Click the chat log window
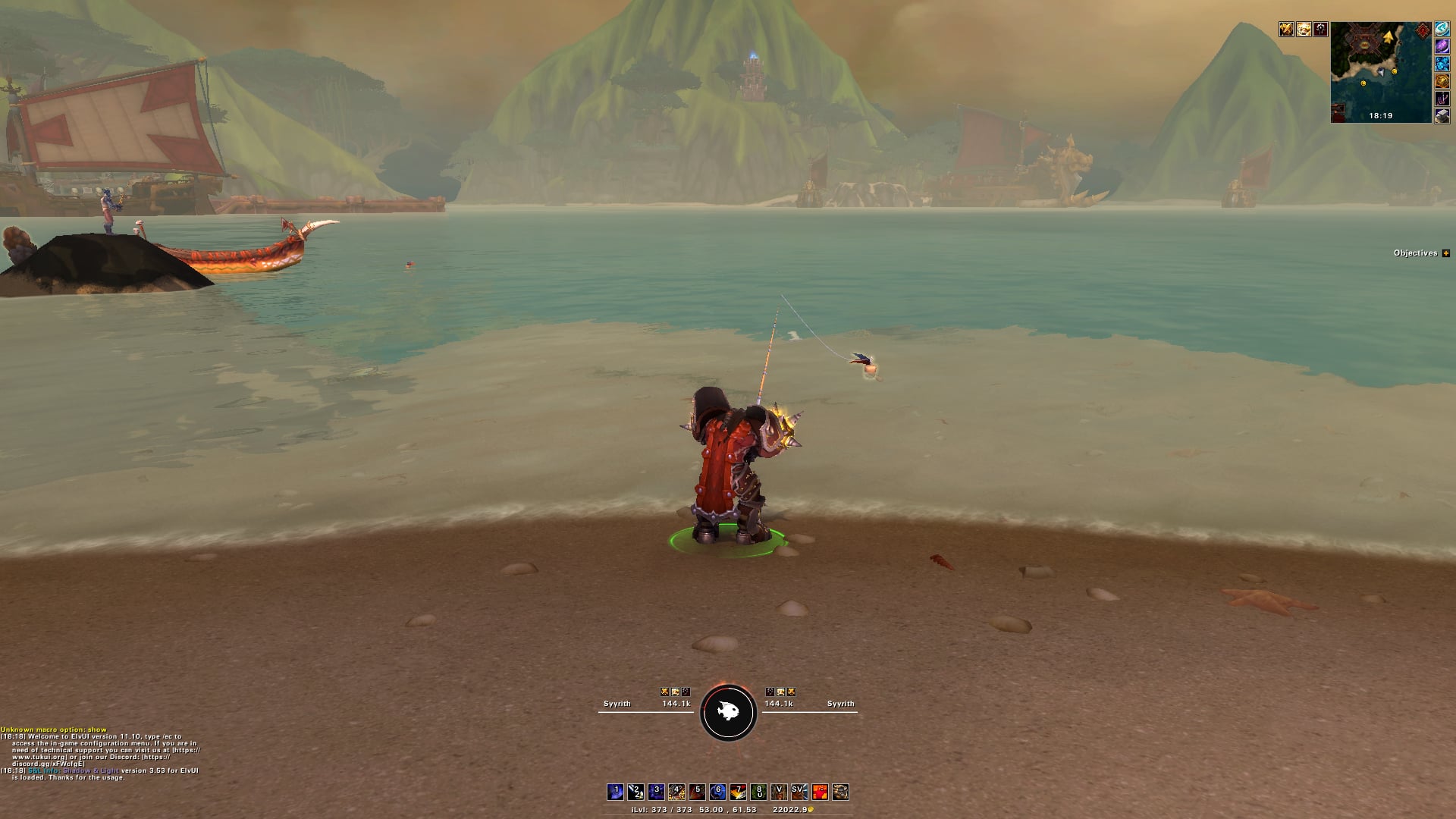Screen dimensions: 1456x819 tap(100, 755)
